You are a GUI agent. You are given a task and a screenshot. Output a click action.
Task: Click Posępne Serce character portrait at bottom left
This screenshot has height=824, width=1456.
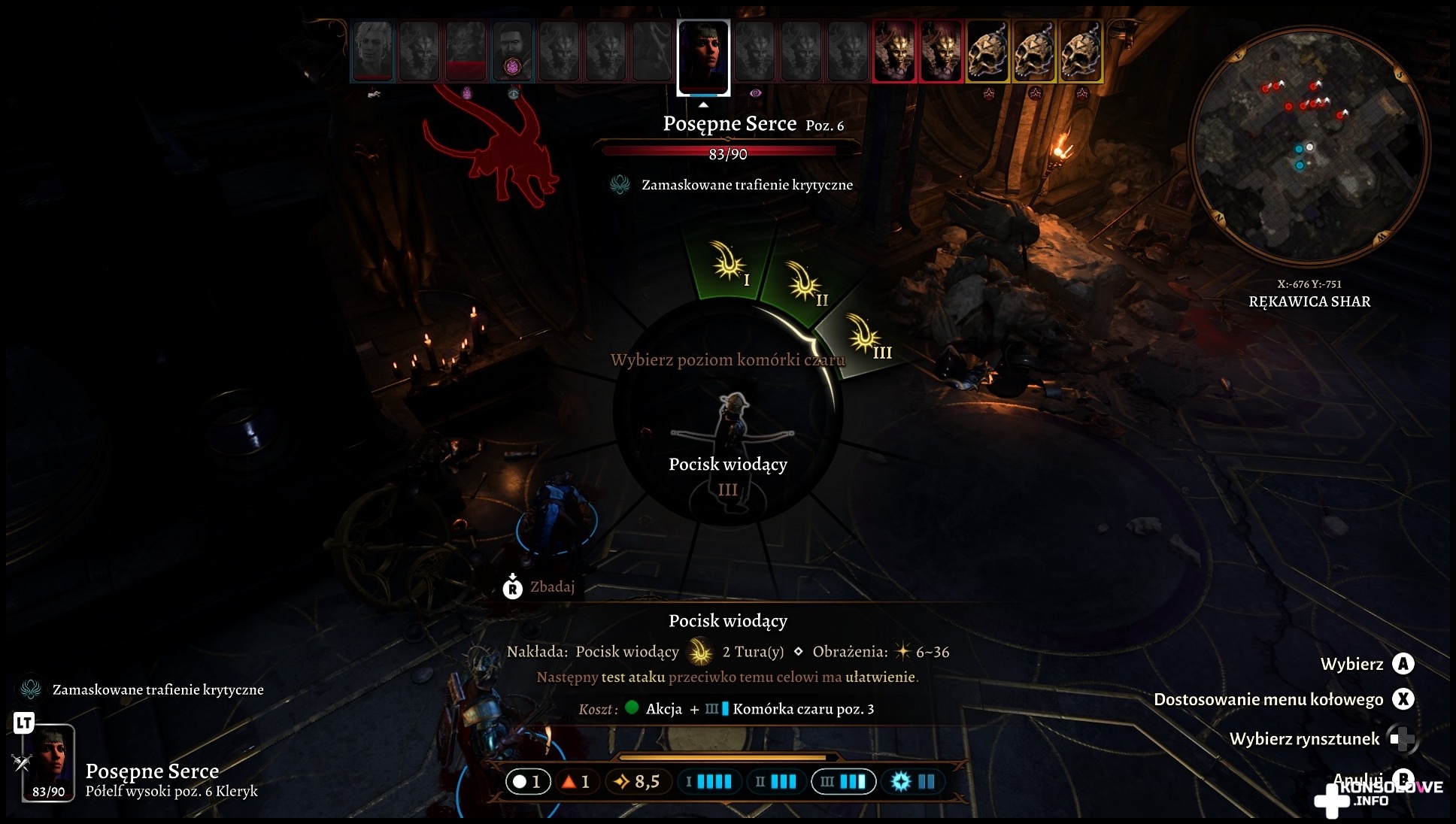click(48, 762)
